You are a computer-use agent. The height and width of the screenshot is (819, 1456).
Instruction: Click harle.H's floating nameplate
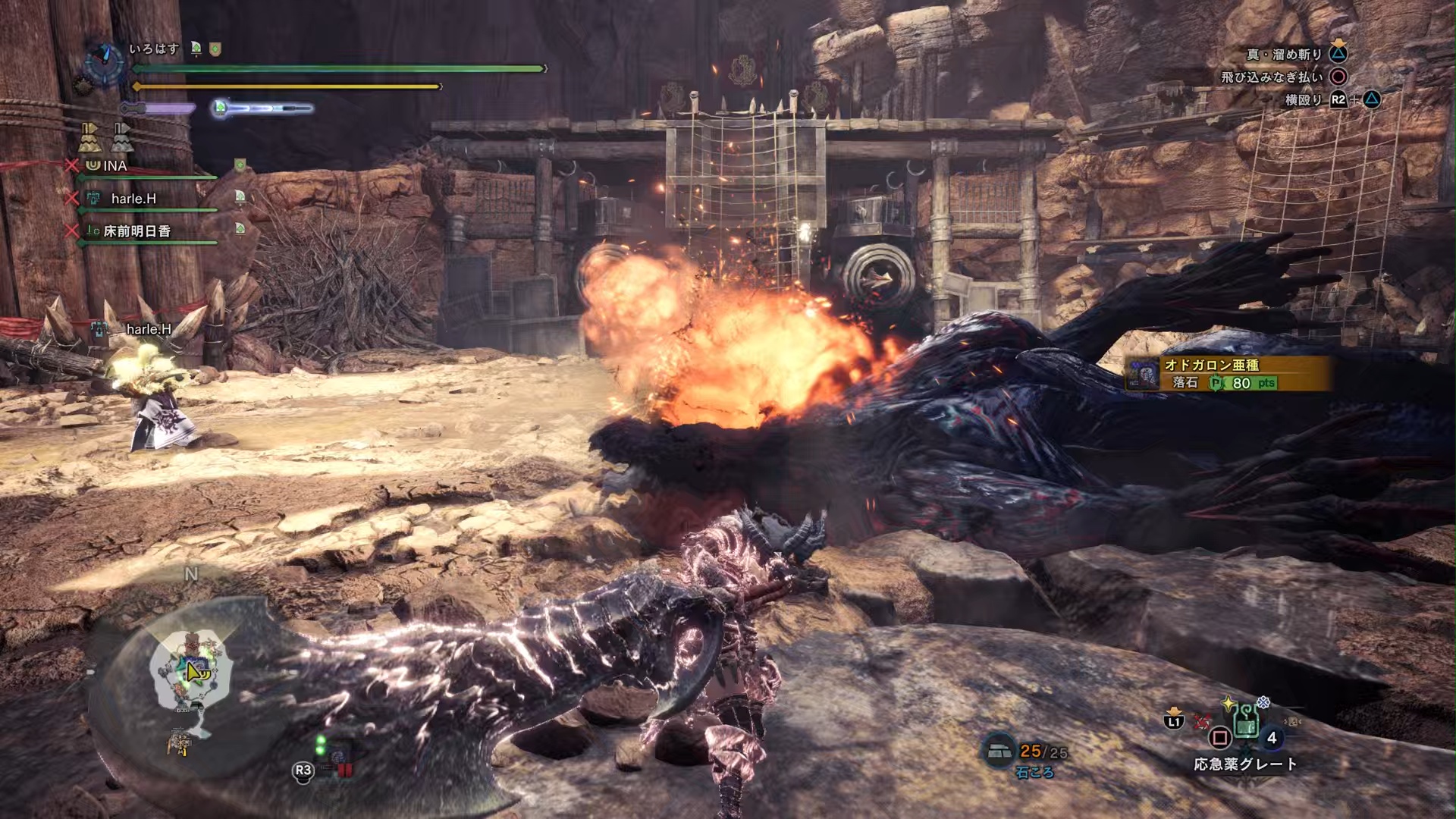click(148, 329)
